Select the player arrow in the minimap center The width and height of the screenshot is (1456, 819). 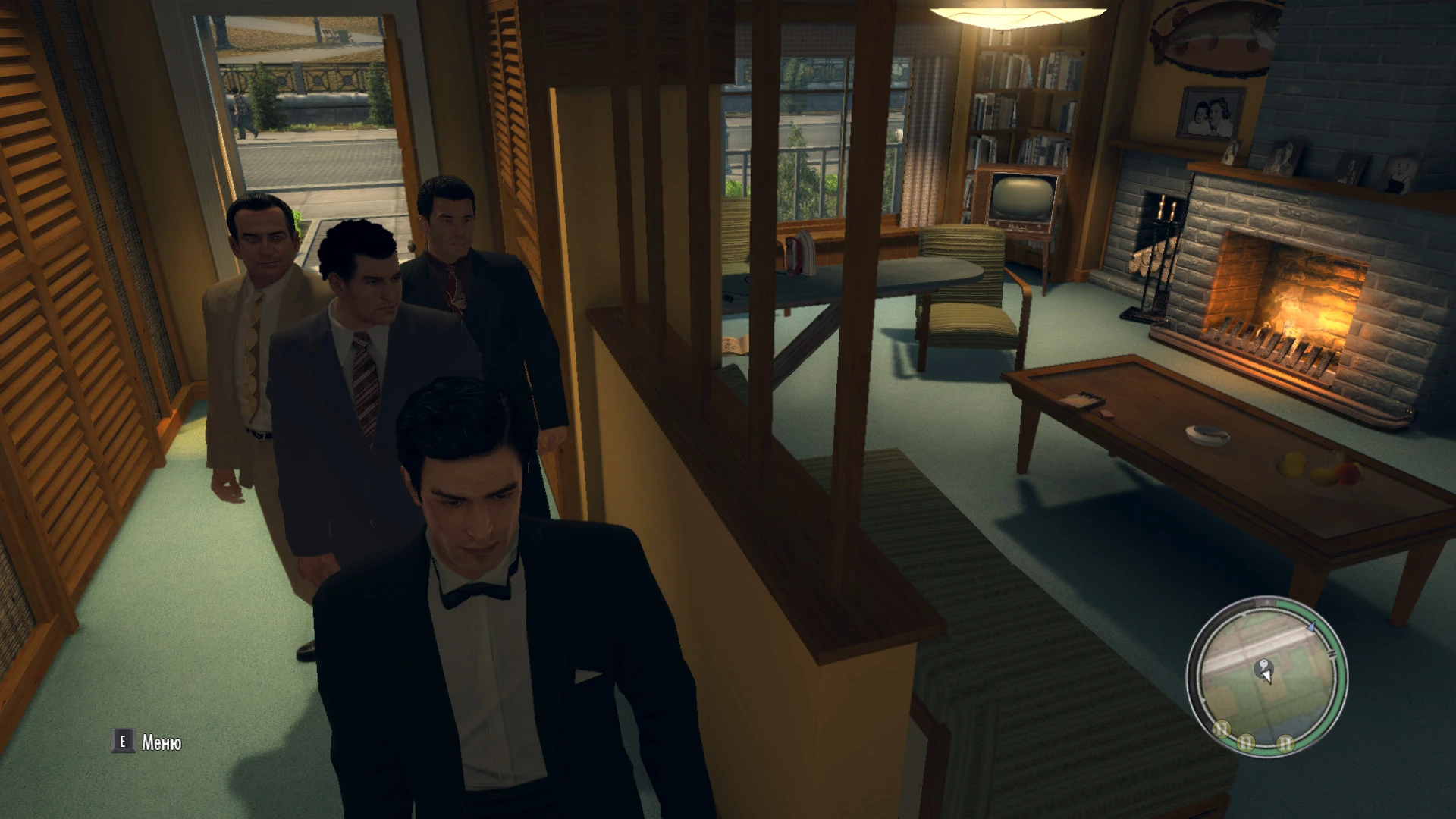(x=1267, y=676)
